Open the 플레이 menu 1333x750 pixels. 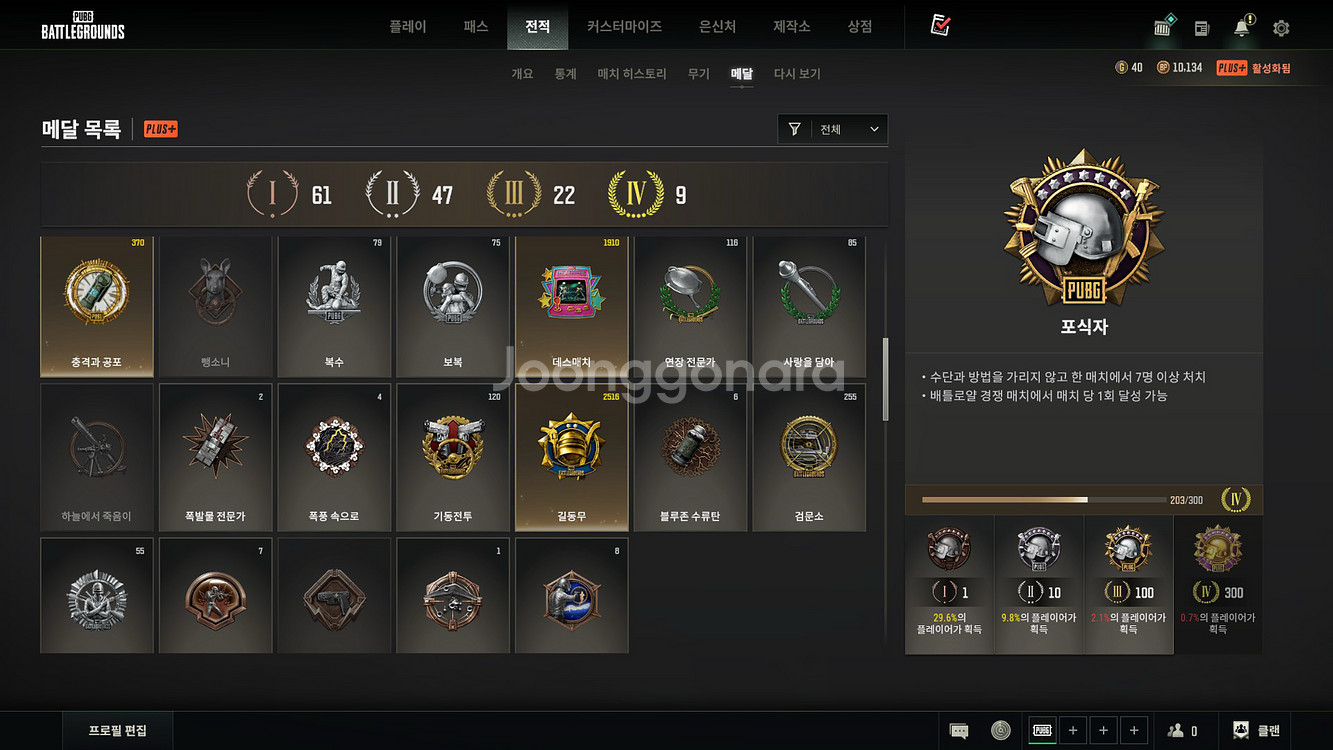(x=408, y=27)
